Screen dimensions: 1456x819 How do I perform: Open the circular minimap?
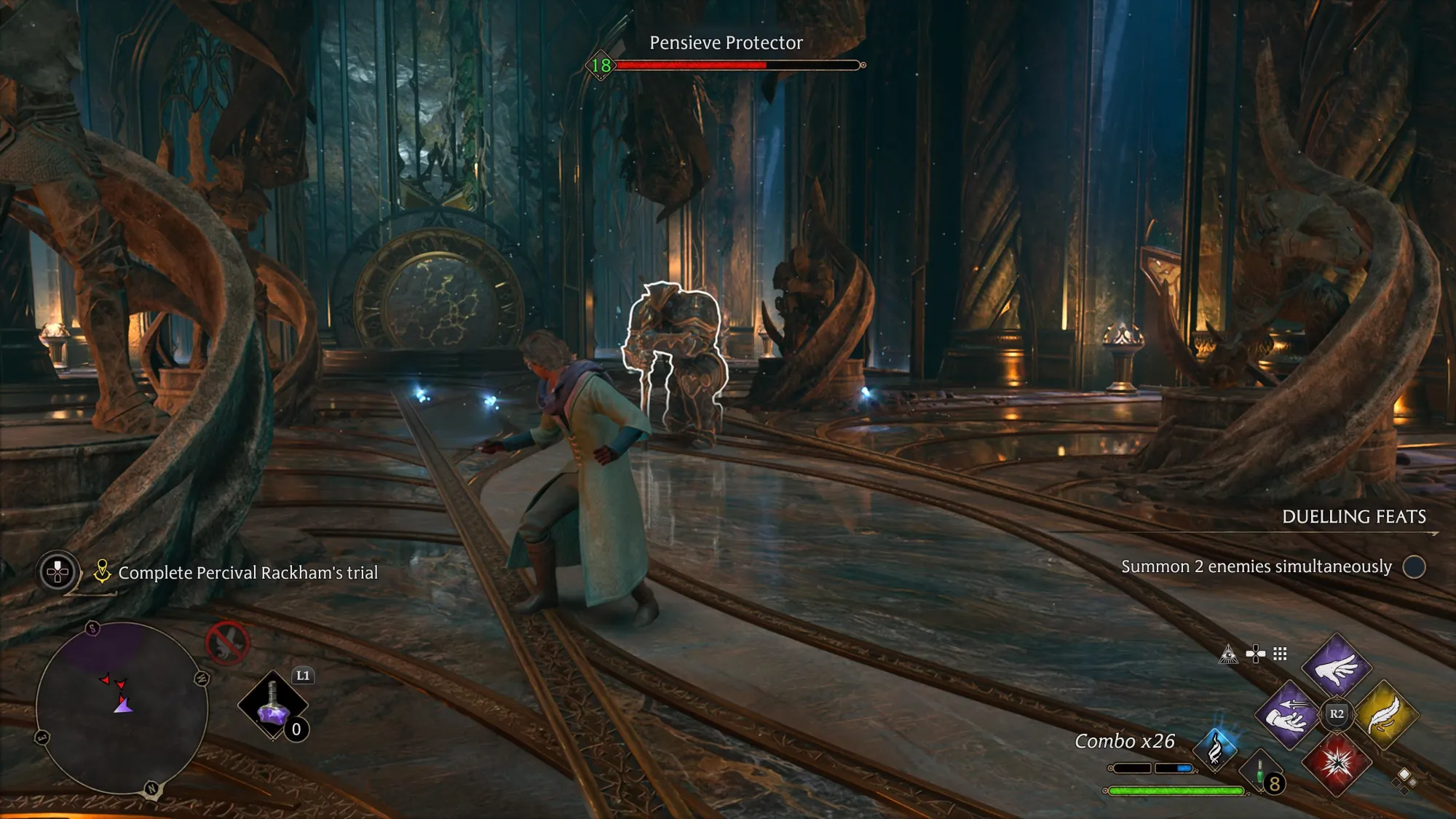pos(122,708)
